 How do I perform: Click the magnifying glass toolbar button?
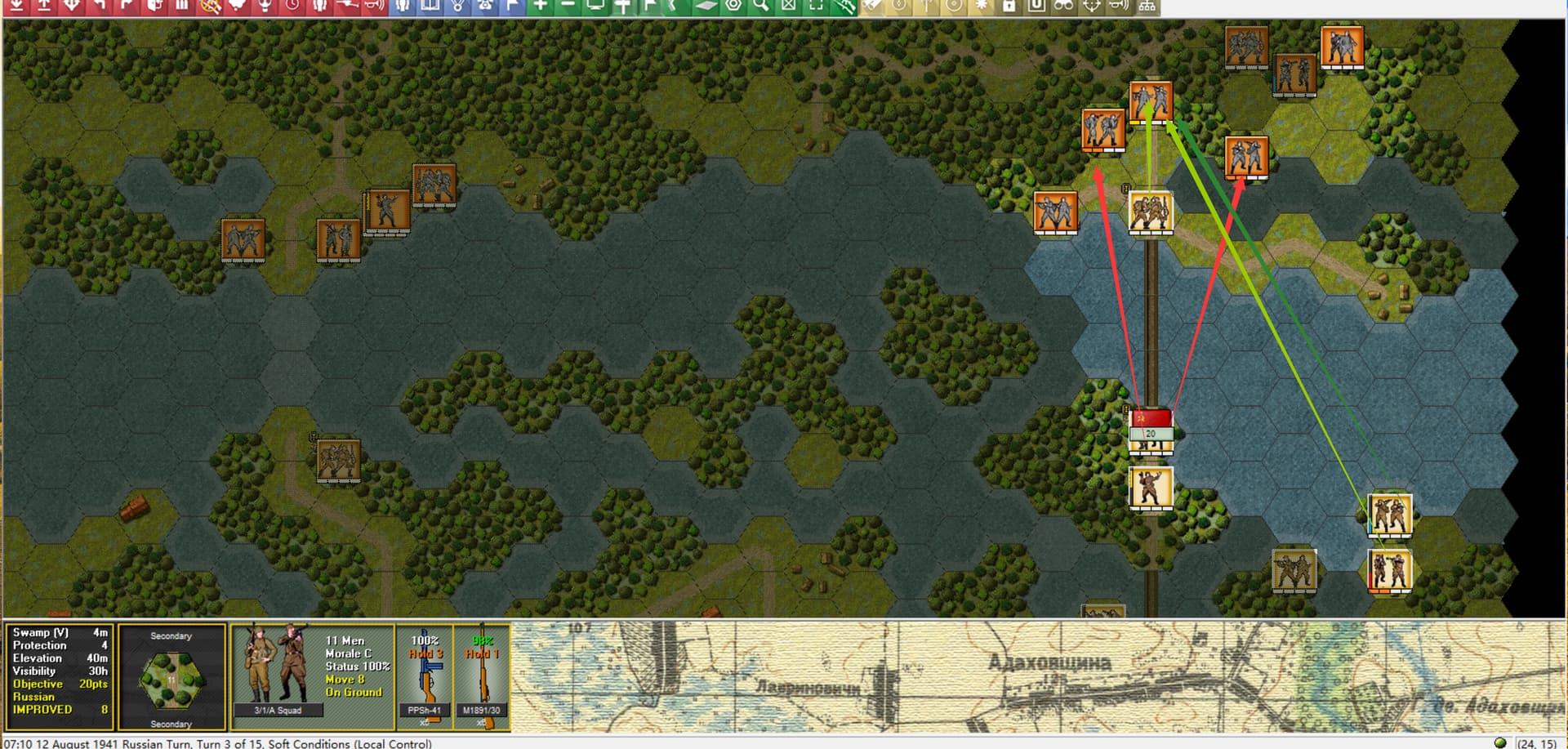point(761,7)
